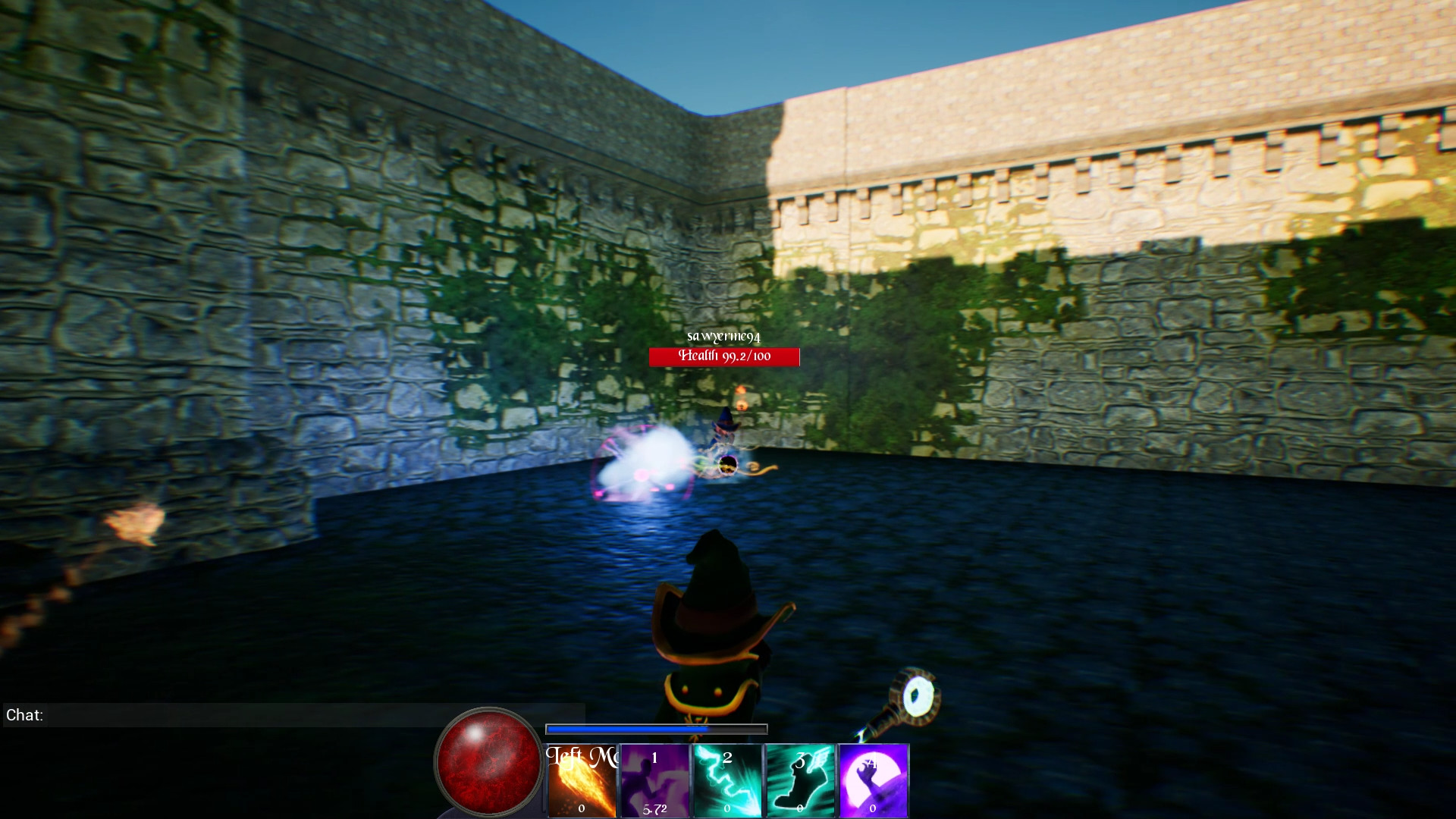This screenshot has height=819, width=1456.
Task: Click the blue mana bar above the hotbar
Action: point(657,729)
